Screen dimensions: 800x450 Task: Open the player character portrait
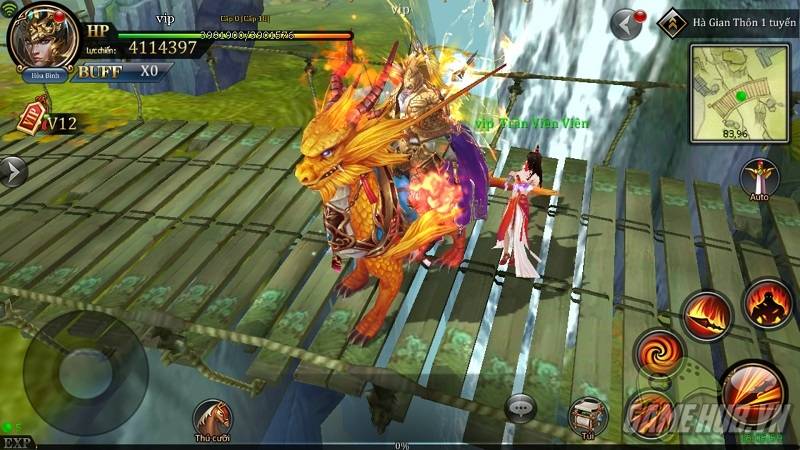point(43,38)
